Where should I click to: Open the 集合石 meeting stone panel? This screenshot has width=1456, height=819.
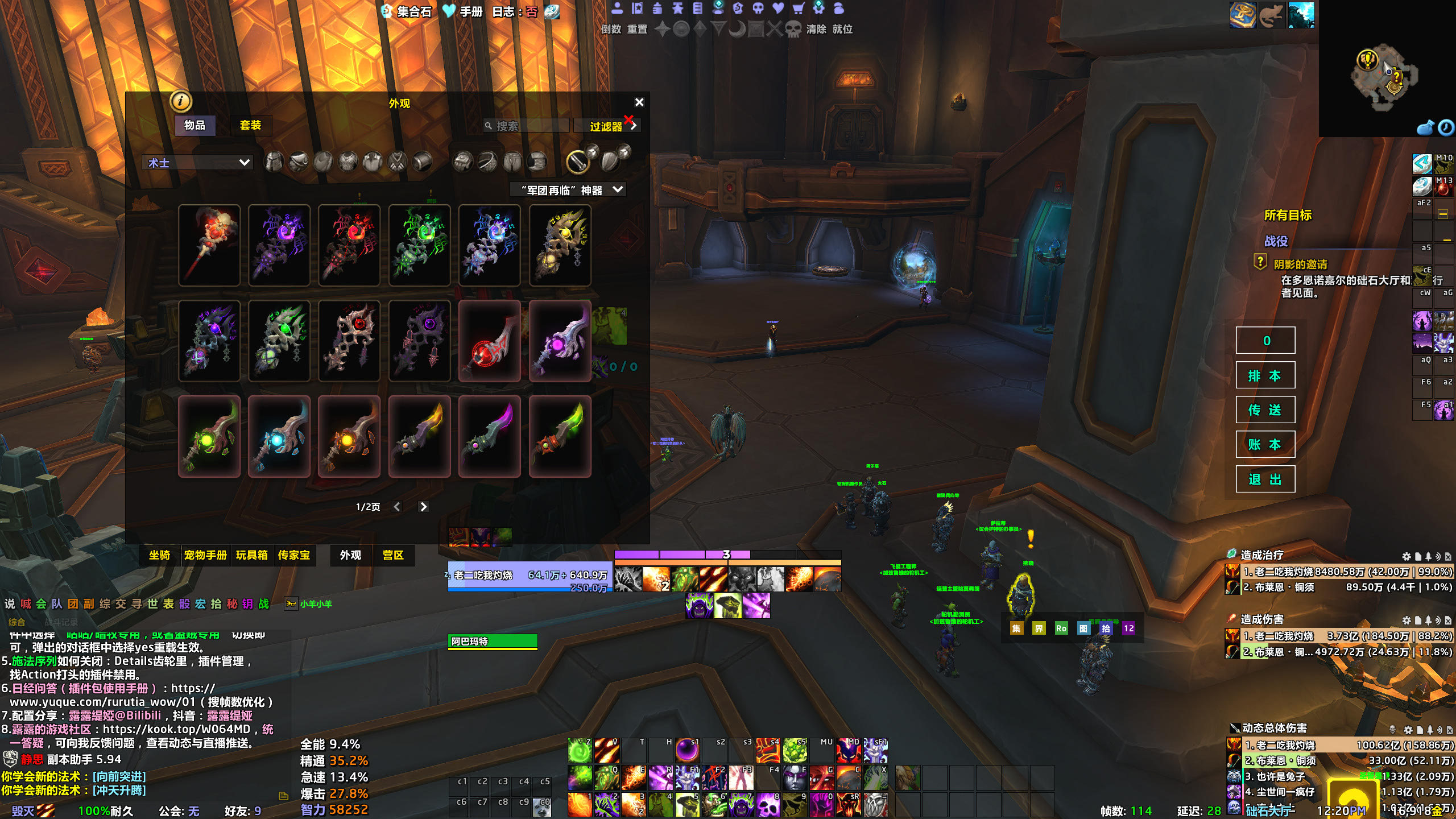[x=407, y=11]
